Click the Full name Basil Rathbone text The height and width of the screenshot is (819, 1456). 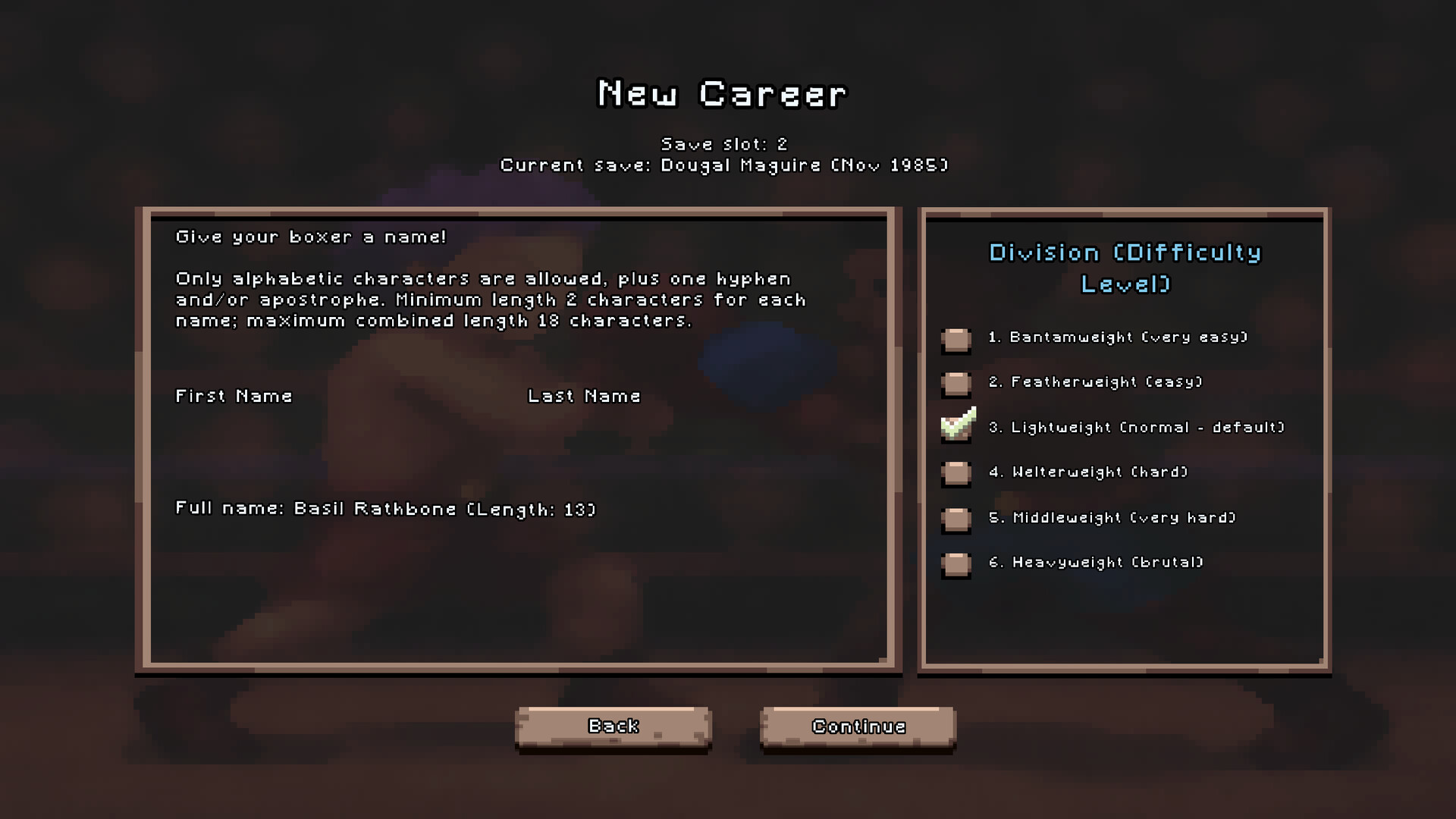[385, 509]
